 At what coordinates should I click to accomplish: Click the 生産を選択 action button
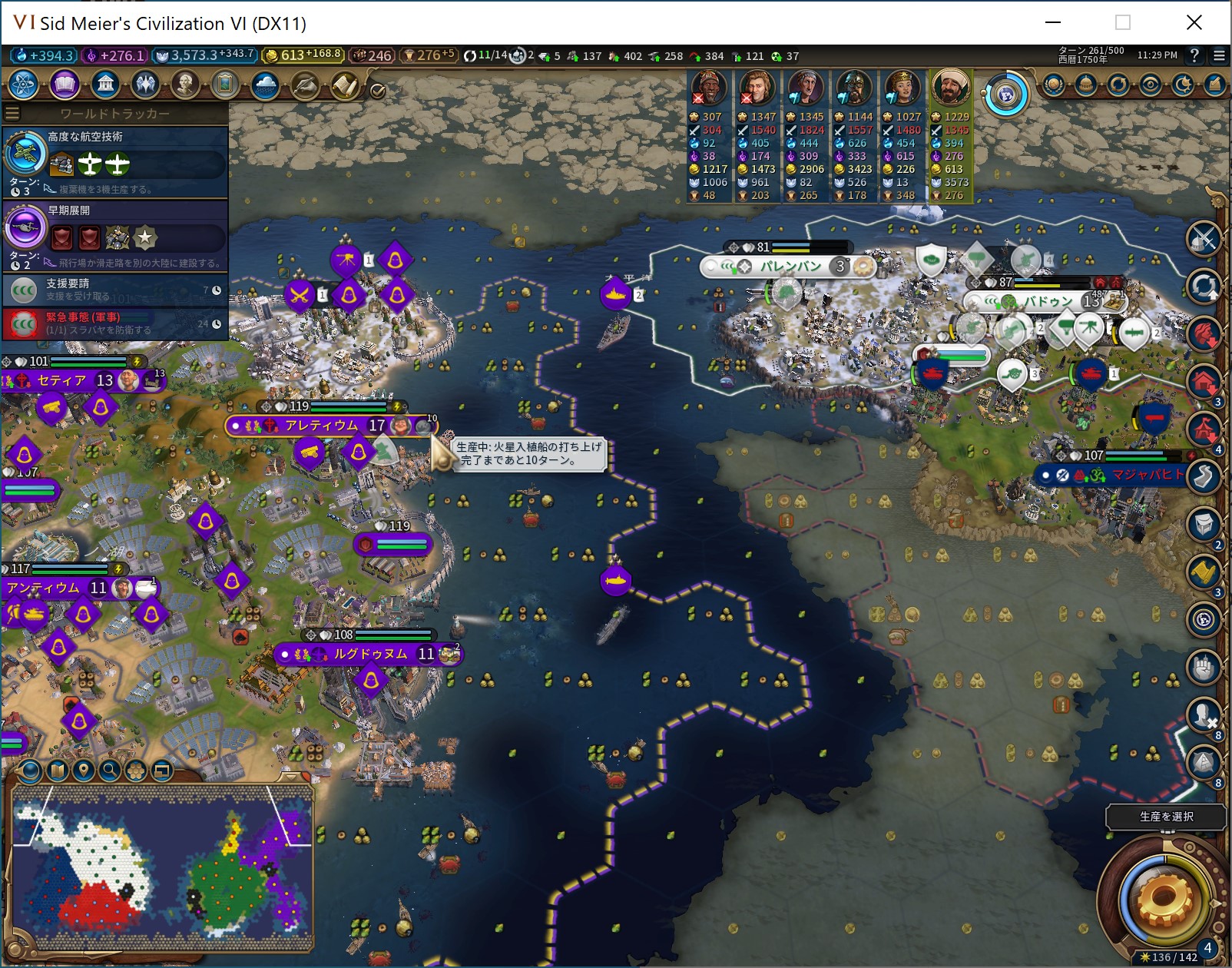coord(1165,817)
